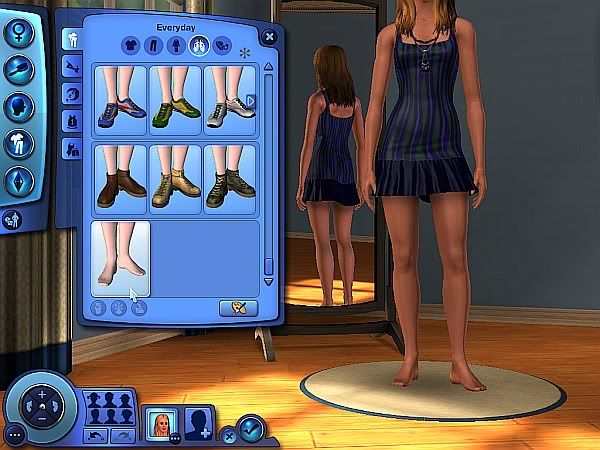Select the brown leather shoes

pyautogui.click(x=121, y=177)
